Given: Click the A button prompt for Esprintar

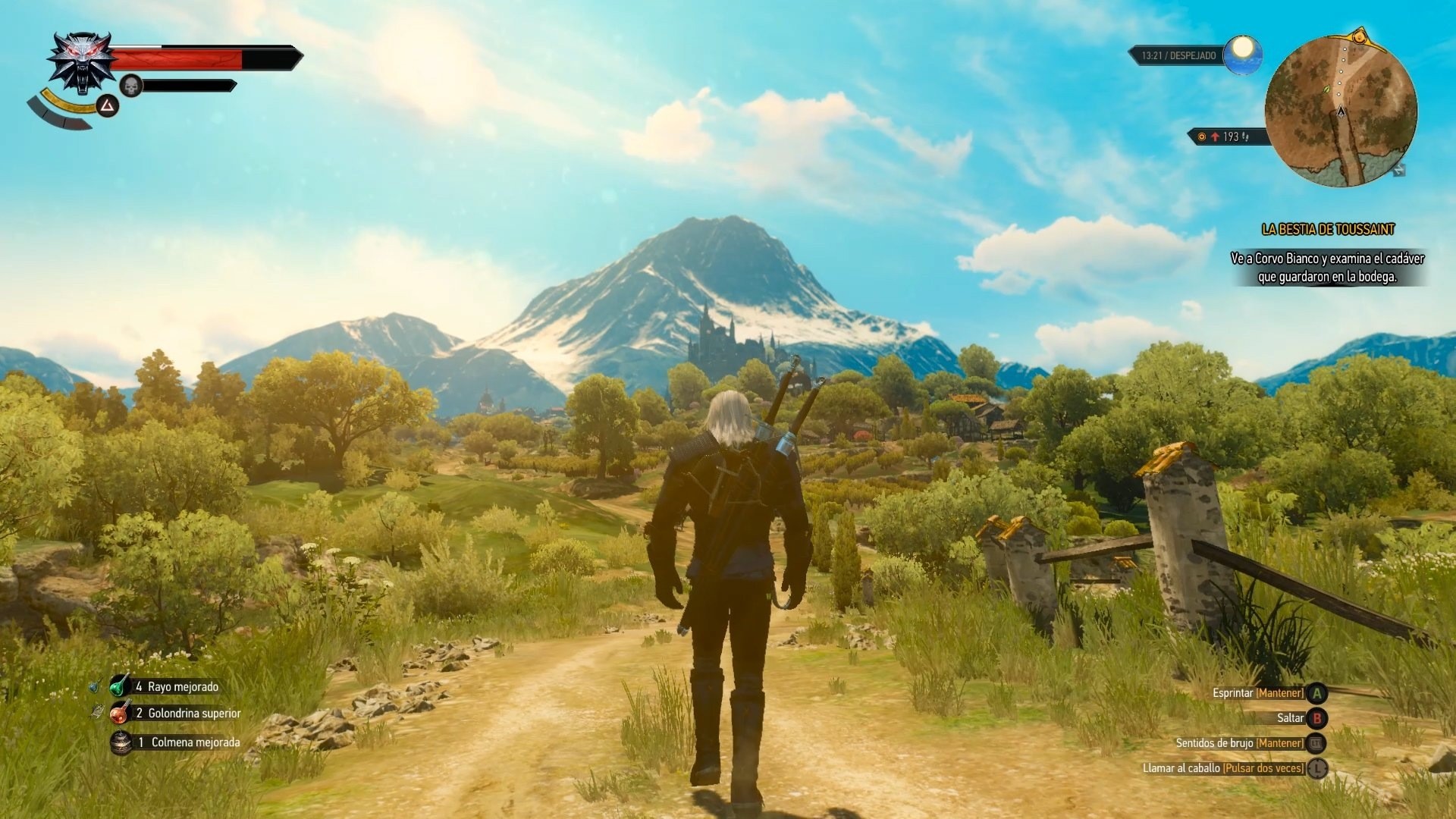Looking at the screenshot, I should tap(1317, 692).
